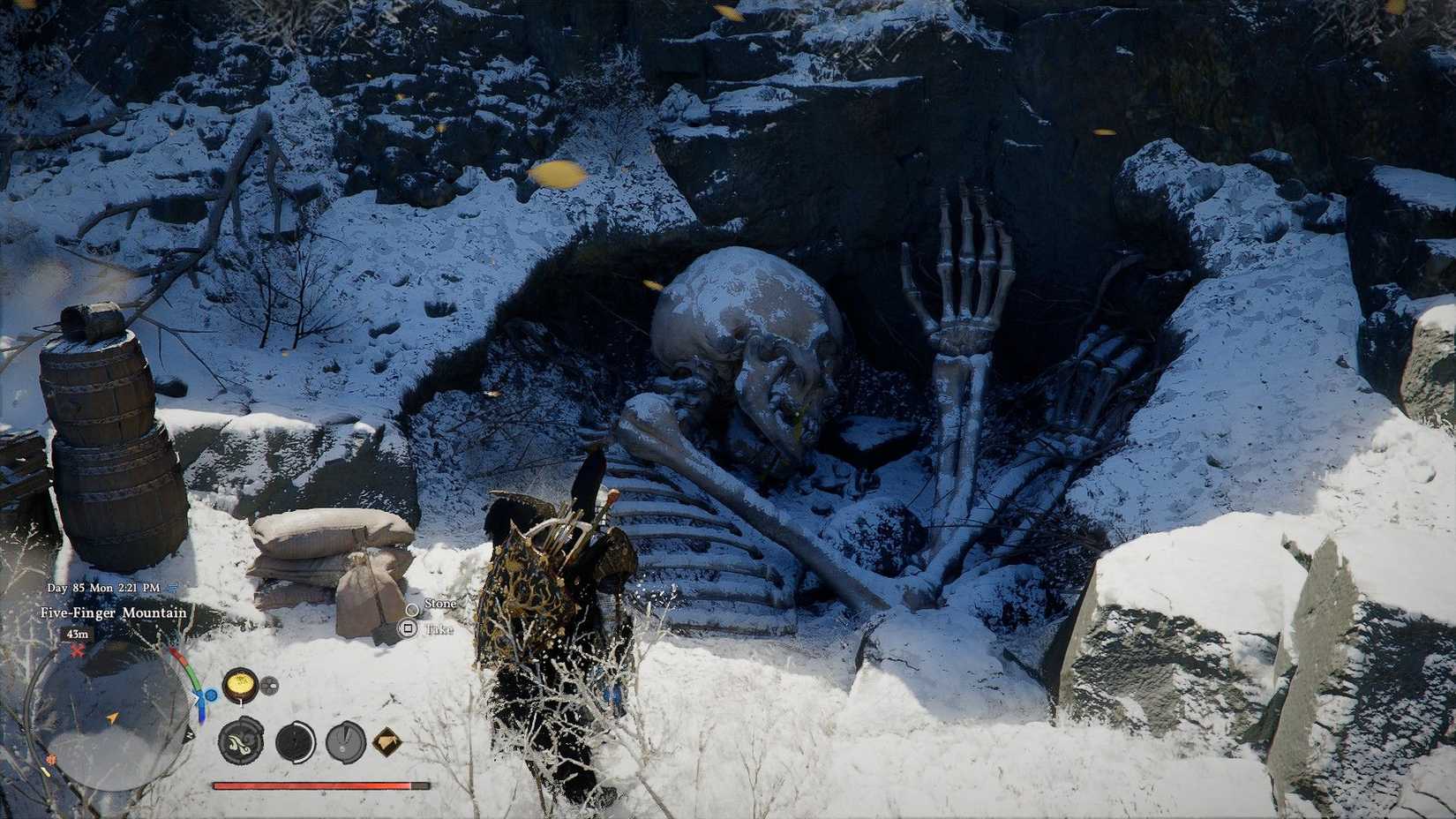Click the Stone item label

coord(439,604)
